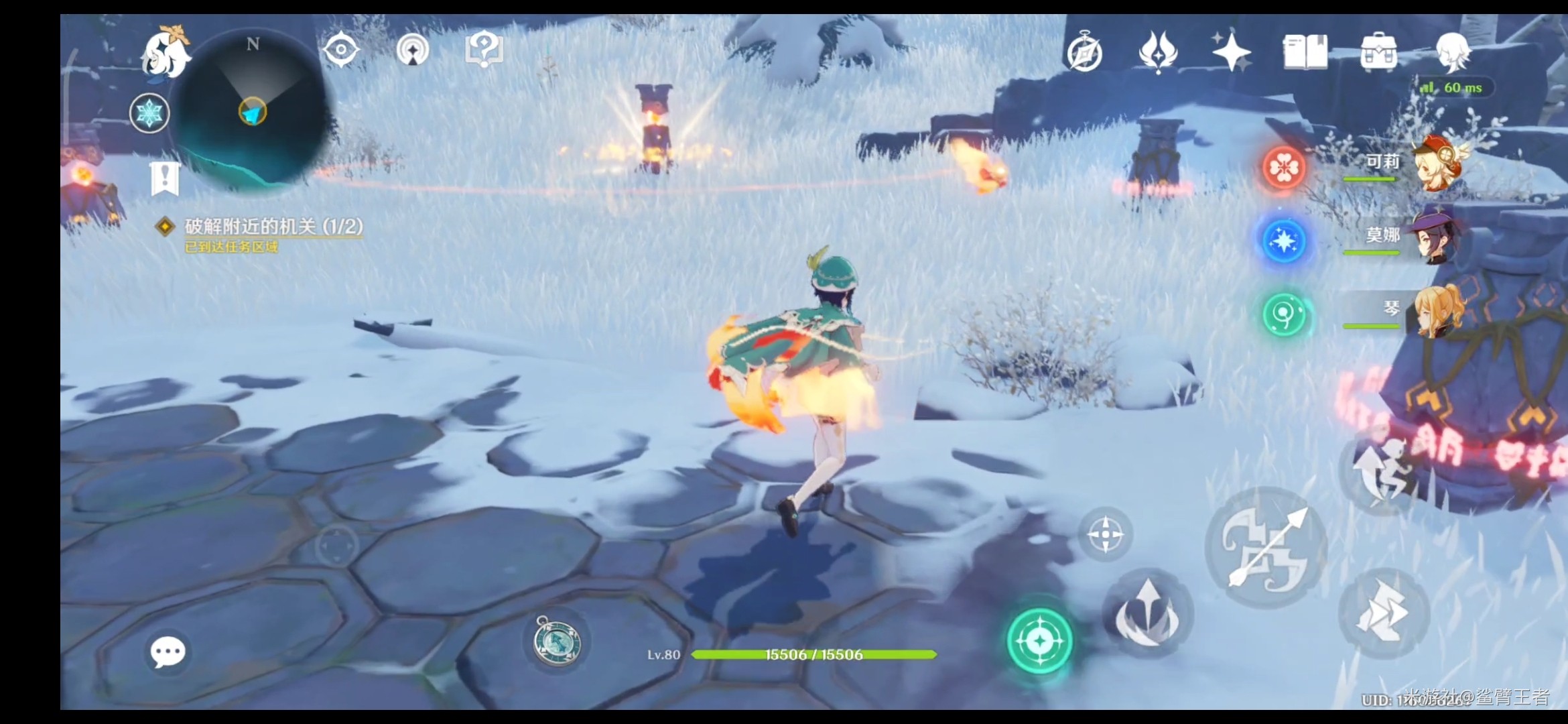Use the wind elemental skill button
Viewport: 1568px width, 724px height.
click(1147, 613)
